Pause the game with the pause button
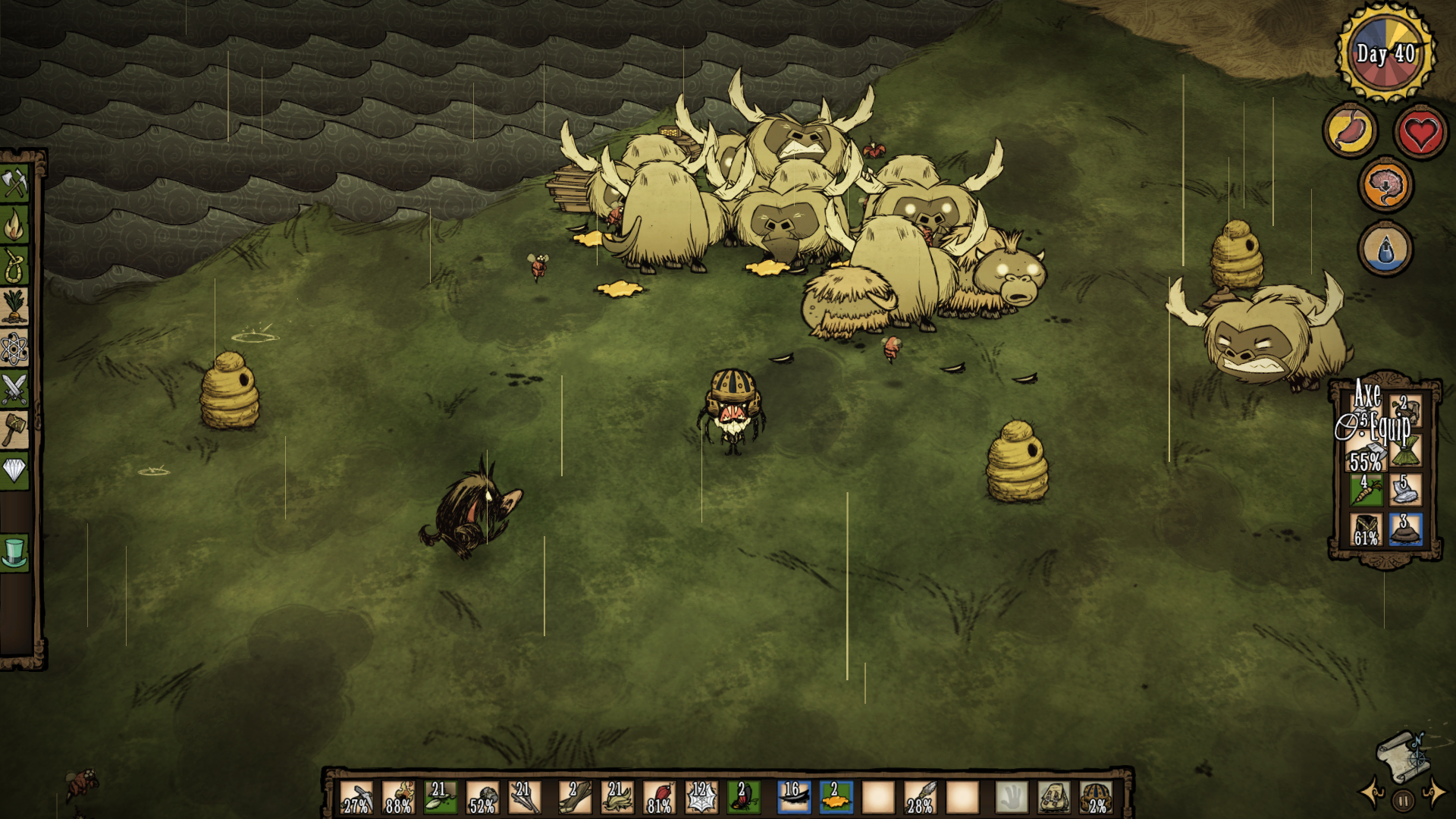The image size is (1456, 819). [1403, 800]
